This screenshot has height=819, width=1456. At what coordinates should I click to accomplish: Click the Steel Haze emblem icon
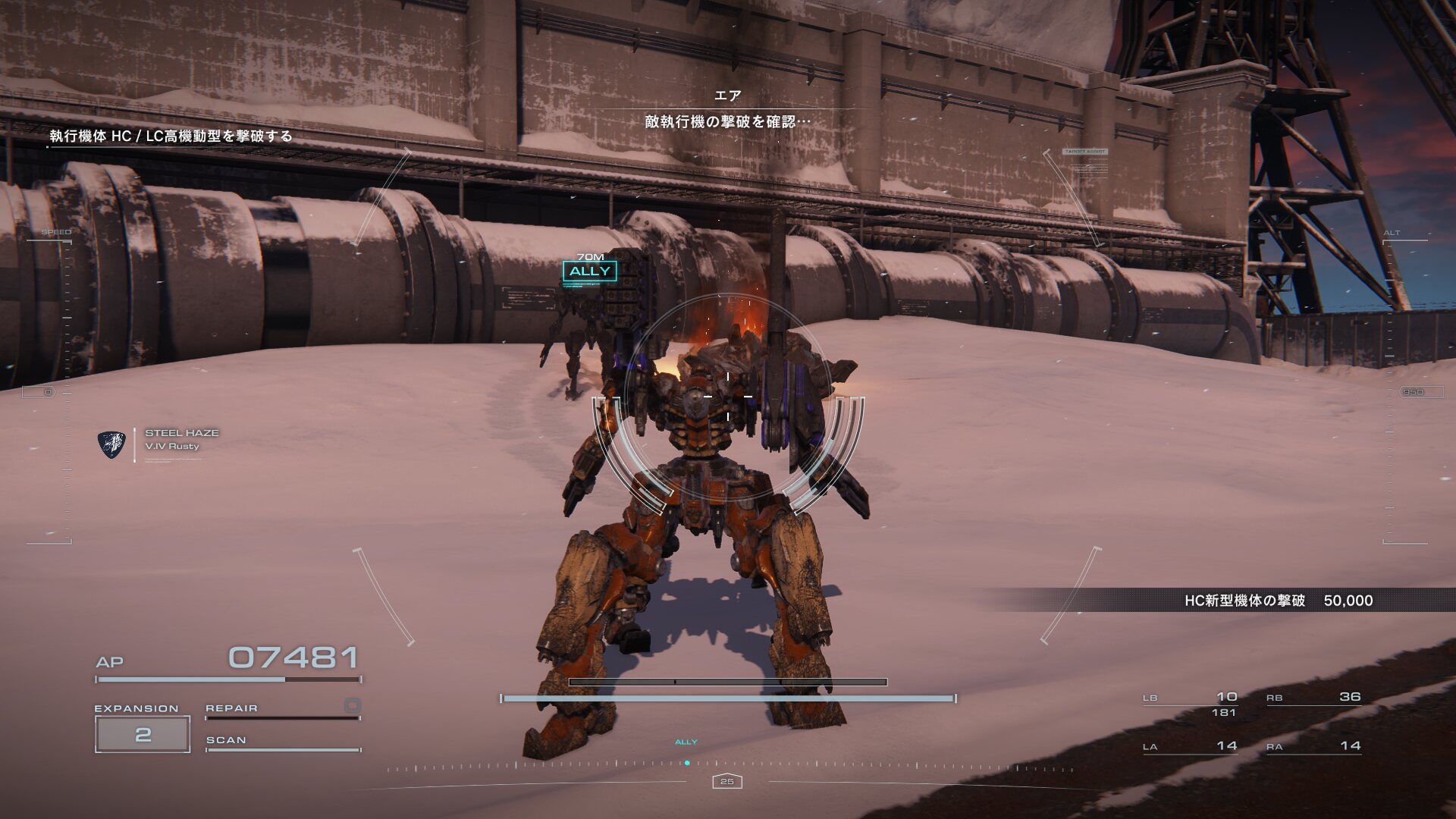tap(112, 444)
